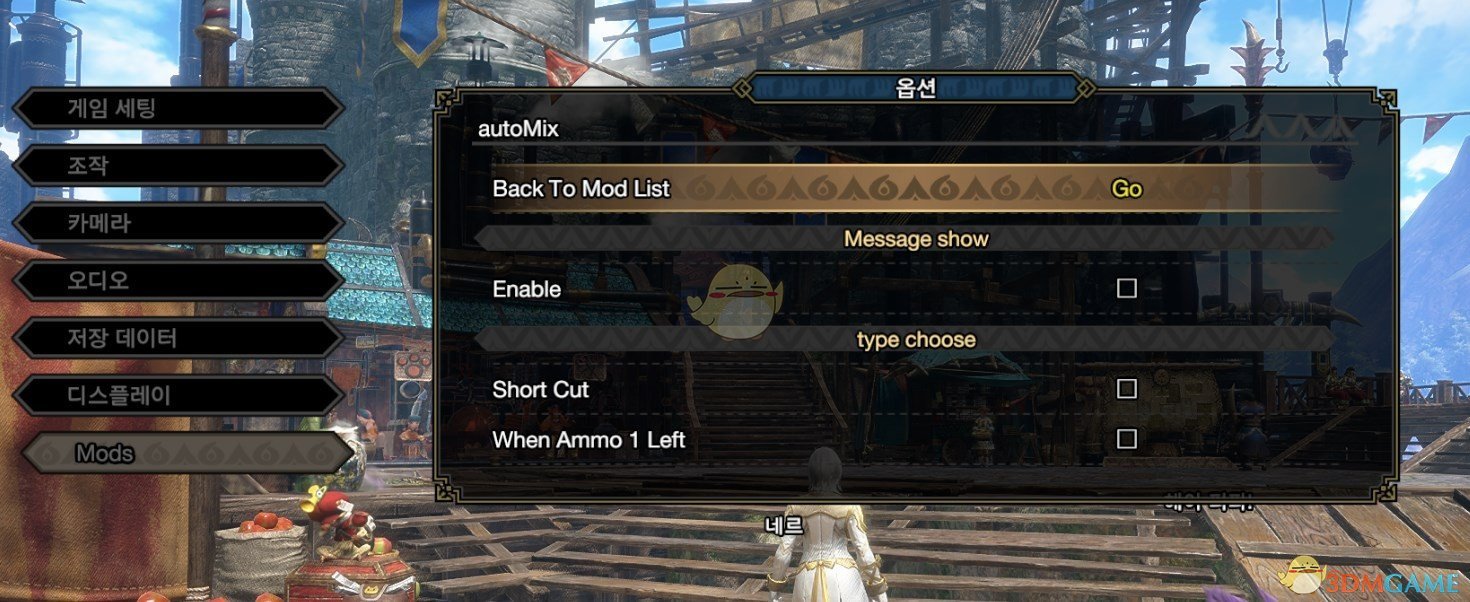This screenshot has width=1470, height=602.
Task: Choose the 저장 데이터 save data category
Action: (x=177, y=338)
